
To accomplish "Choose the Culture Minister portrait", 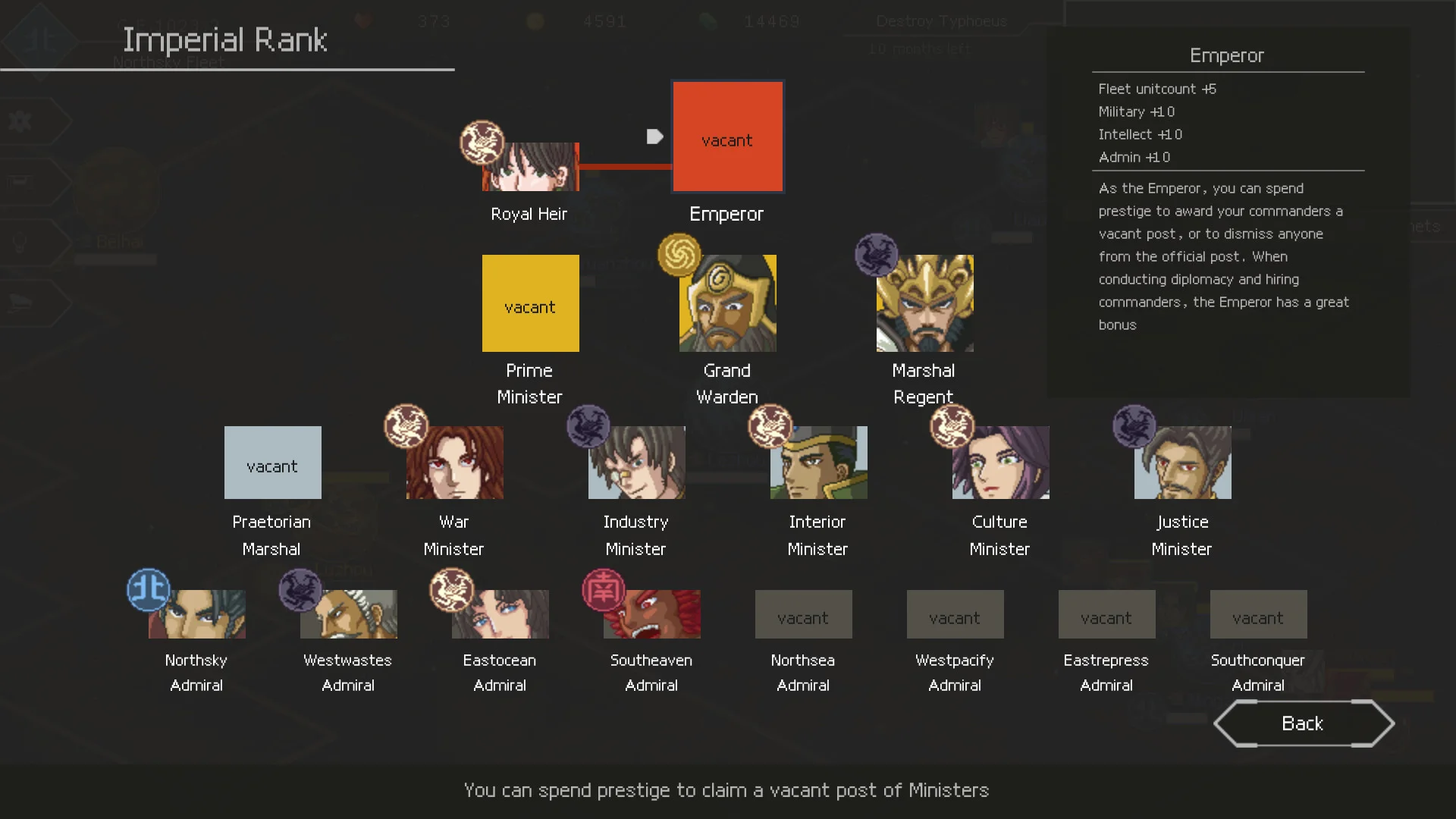I will [x=1000, y=463].
